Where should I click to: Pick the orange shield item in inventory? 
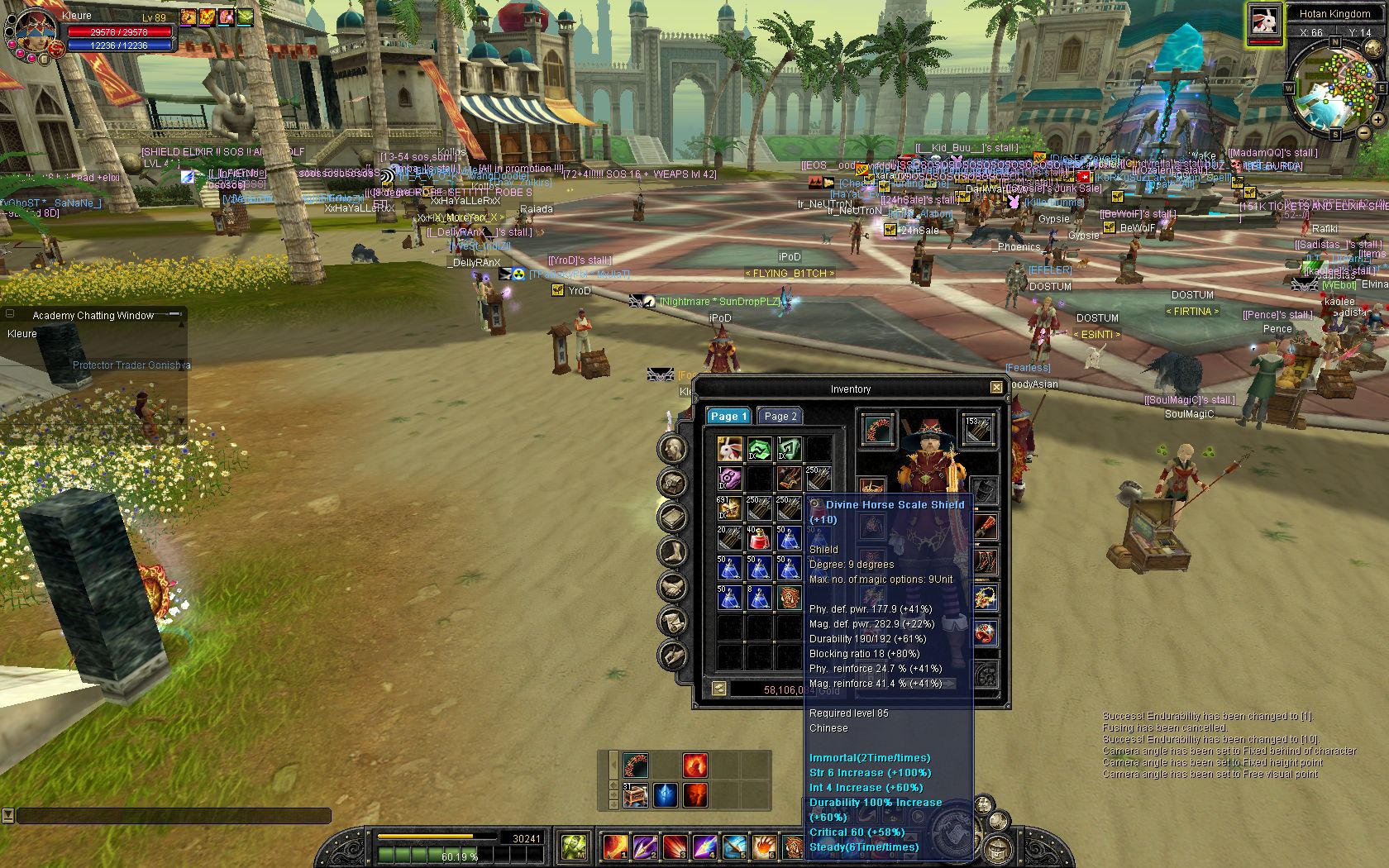pos(789,599)
